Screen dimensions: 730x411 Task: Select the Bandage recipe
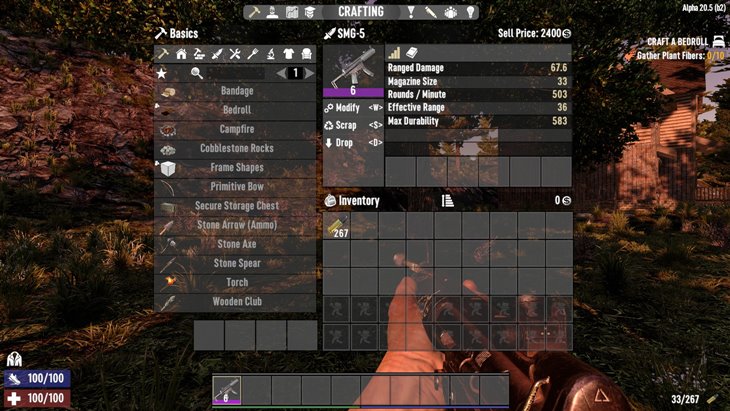236,91
